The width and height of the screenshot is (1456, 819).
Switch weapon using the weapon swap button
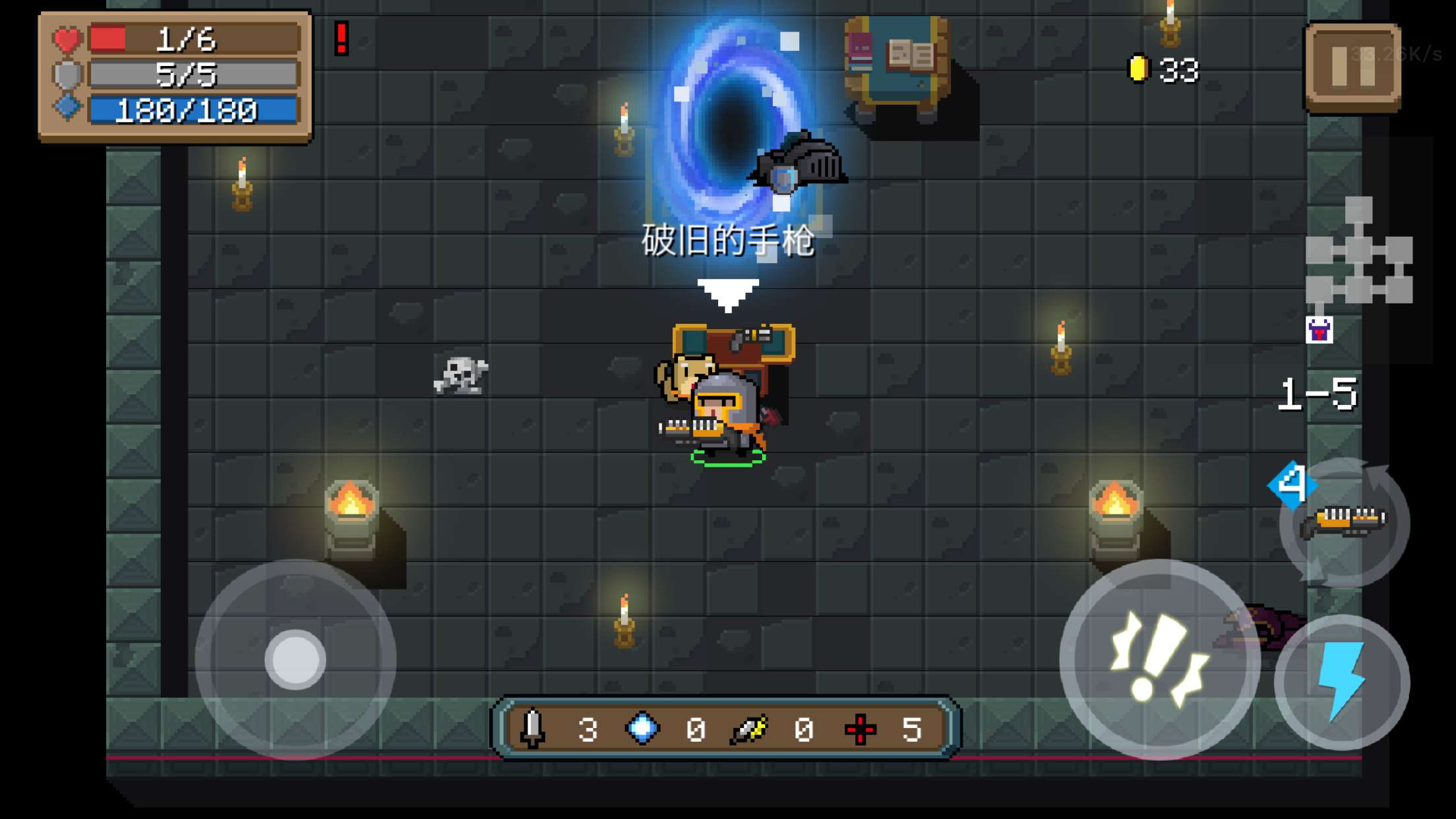(1345, 522)
